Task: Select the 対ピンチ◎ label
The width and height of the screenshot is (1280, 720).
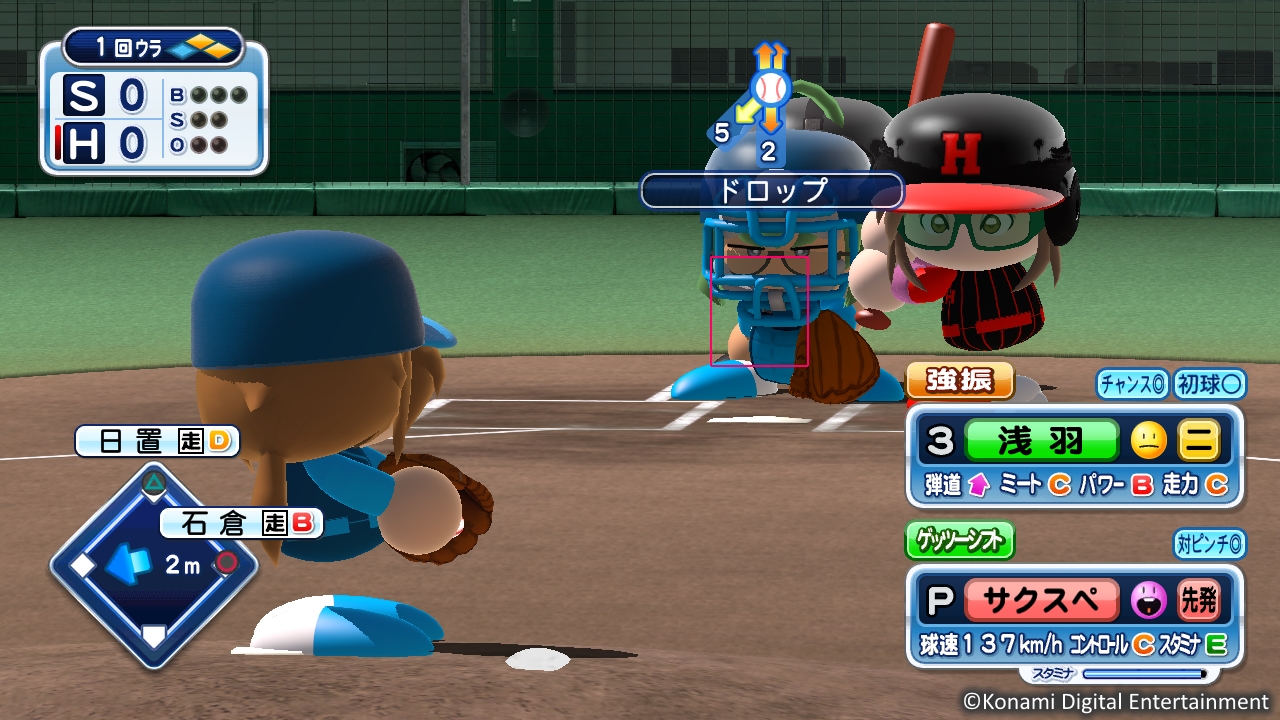Action: click(1210, 540)
